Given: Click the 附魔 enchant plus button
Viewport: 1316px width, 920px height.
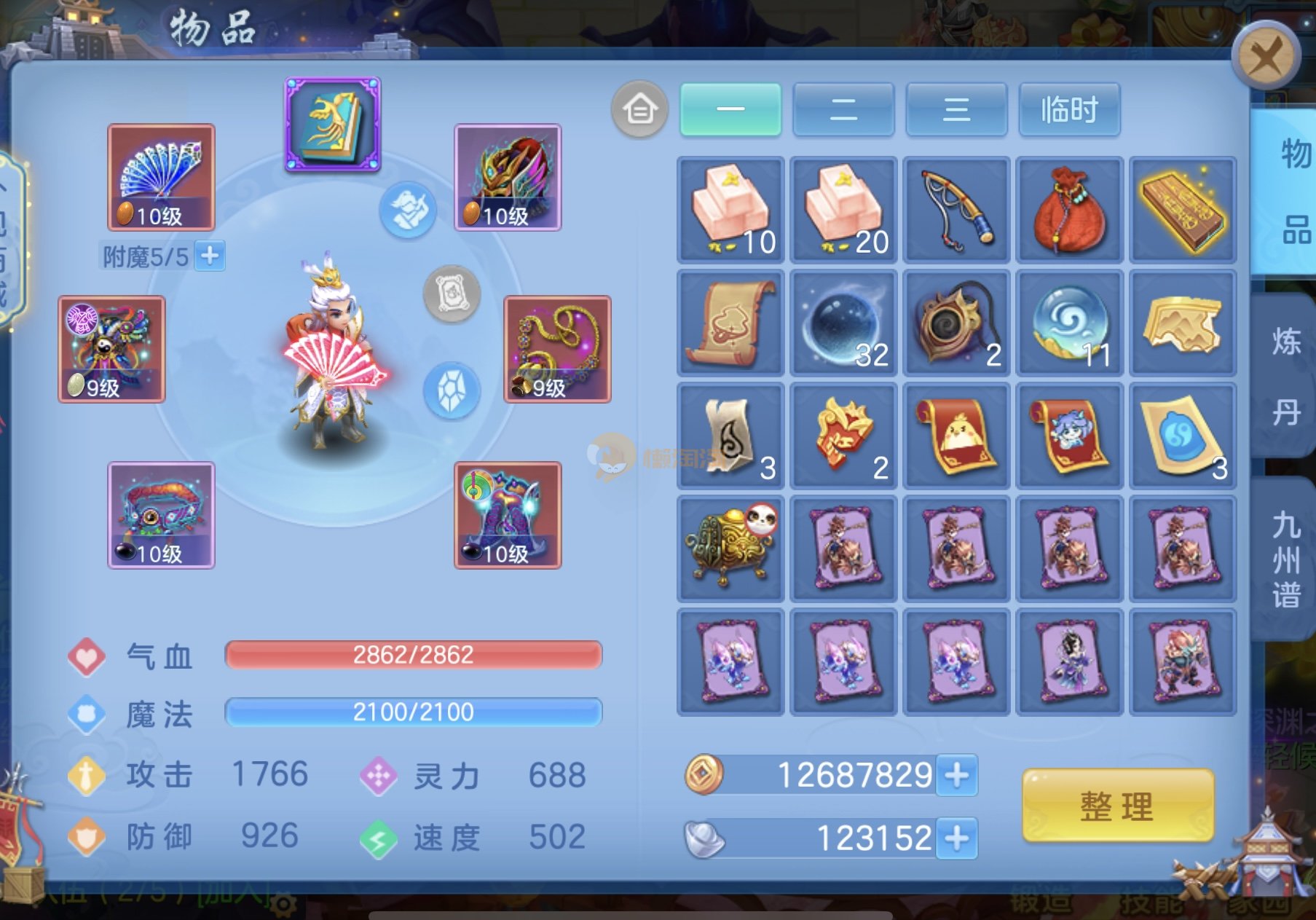Looking at the screenshot, I should click(210, 256).
